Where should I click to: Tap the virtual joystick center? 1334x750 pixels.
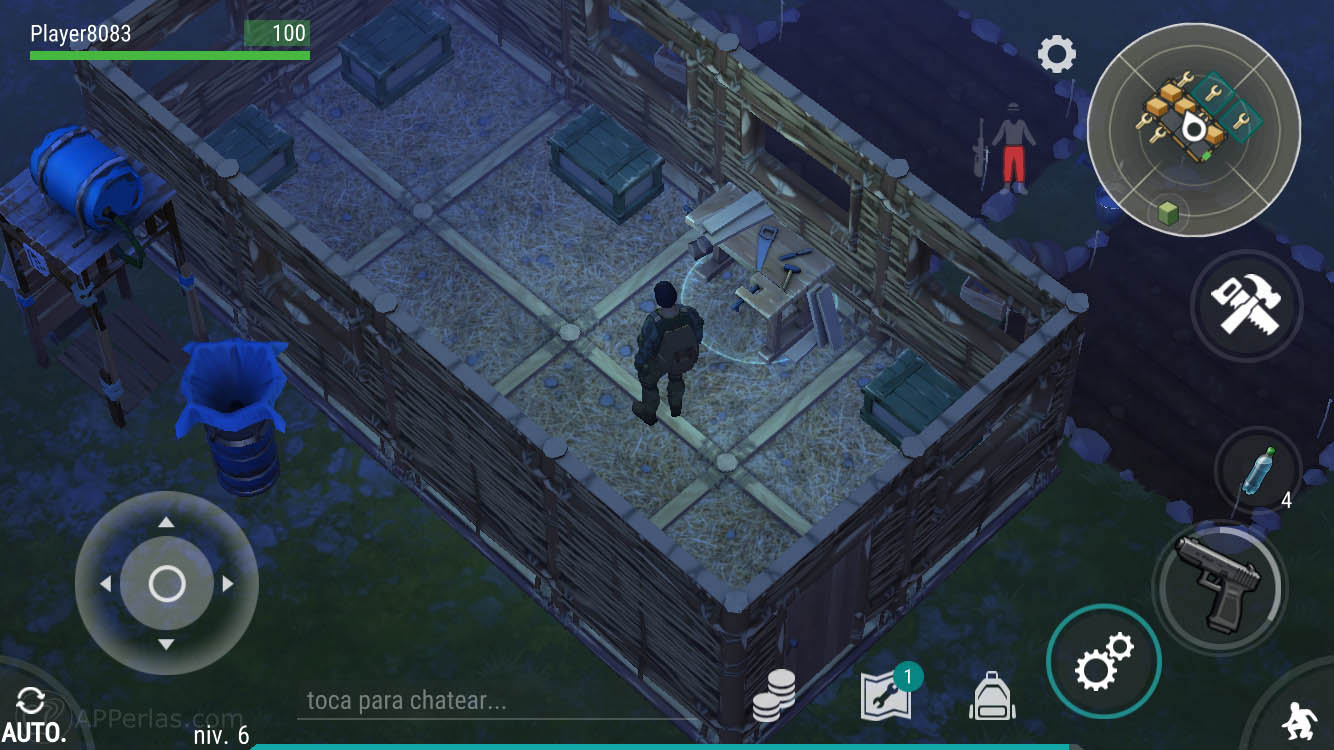pos(166,583)
